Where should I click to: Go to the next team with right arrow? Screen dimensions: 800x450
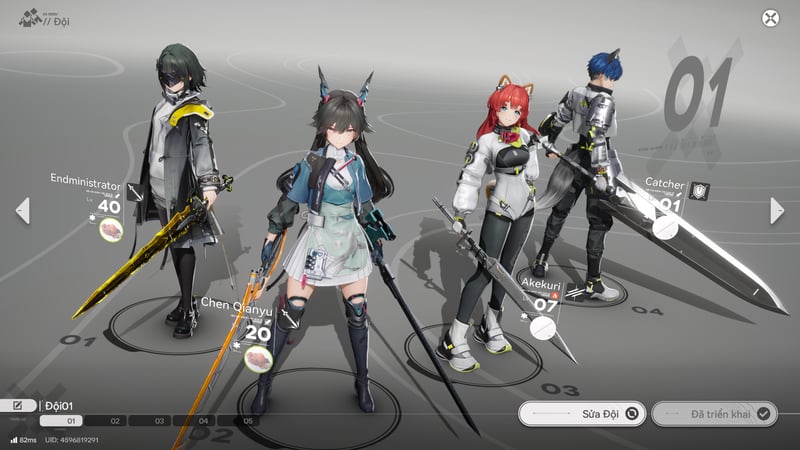click(x=777, y=210)
